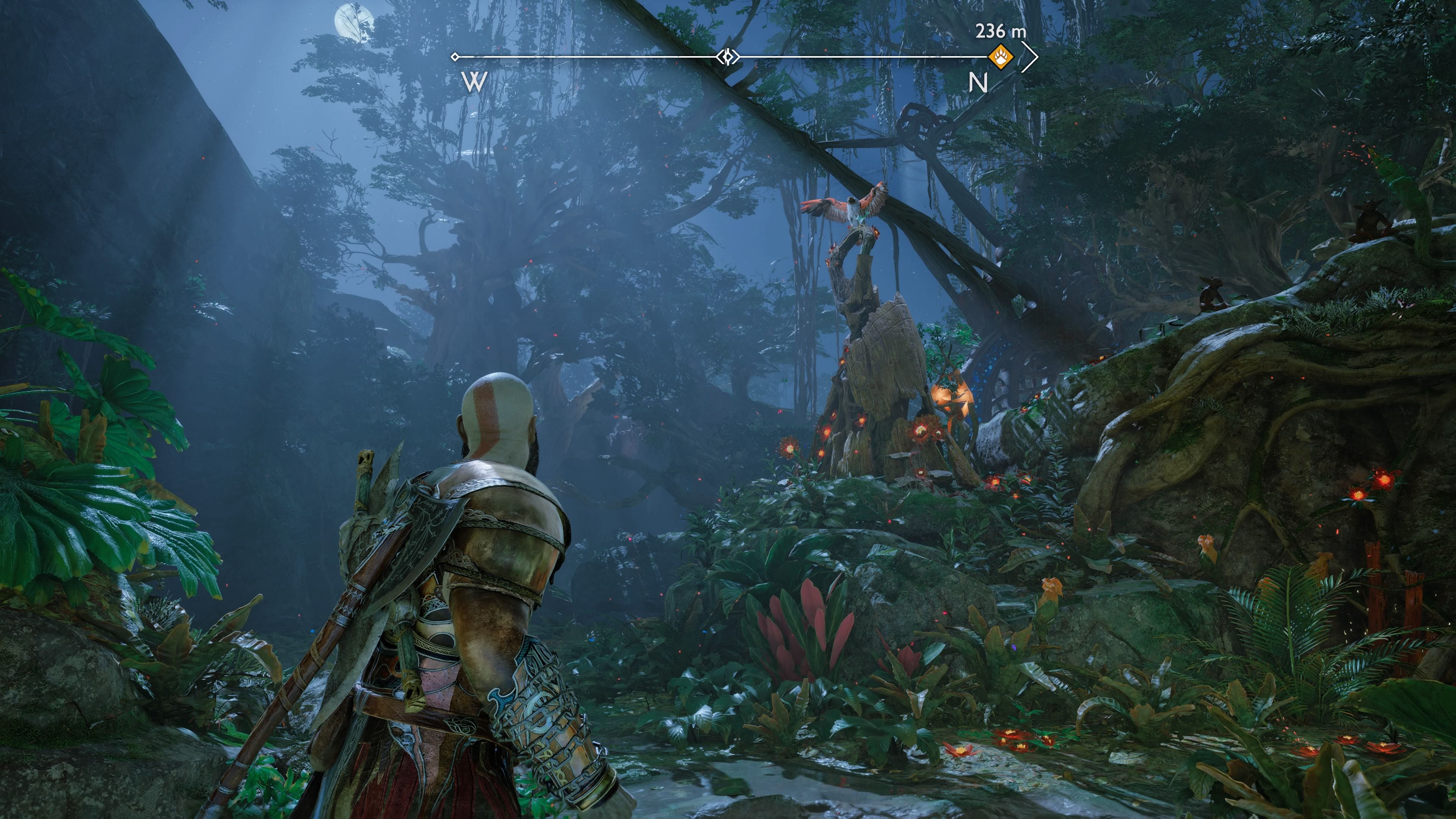Click the North letter on the compass
This screenshot has width=1456, height=819.
978,83
